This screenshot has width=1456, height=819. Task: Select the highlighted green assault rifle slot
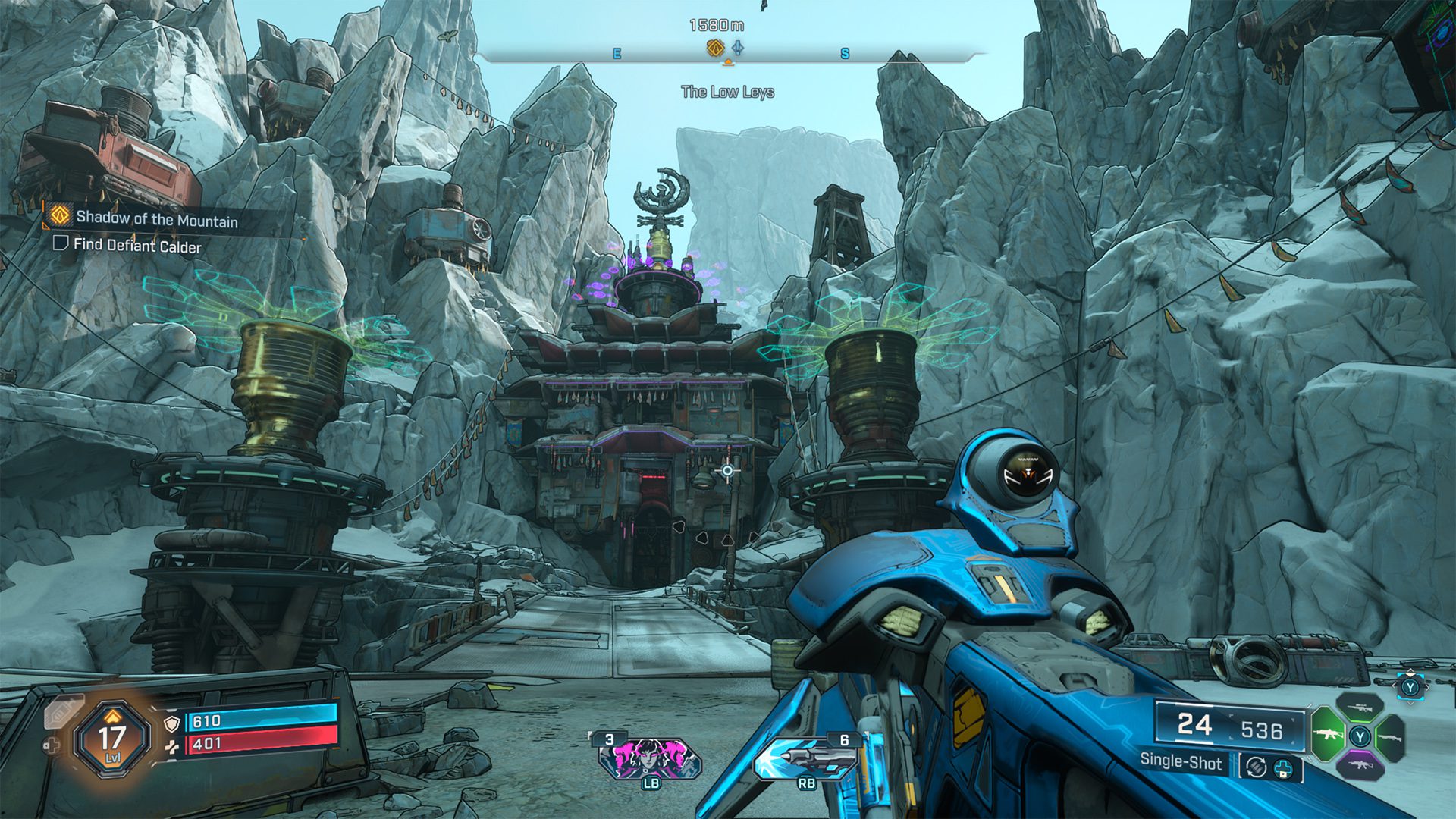click(x=1328, y=735)
